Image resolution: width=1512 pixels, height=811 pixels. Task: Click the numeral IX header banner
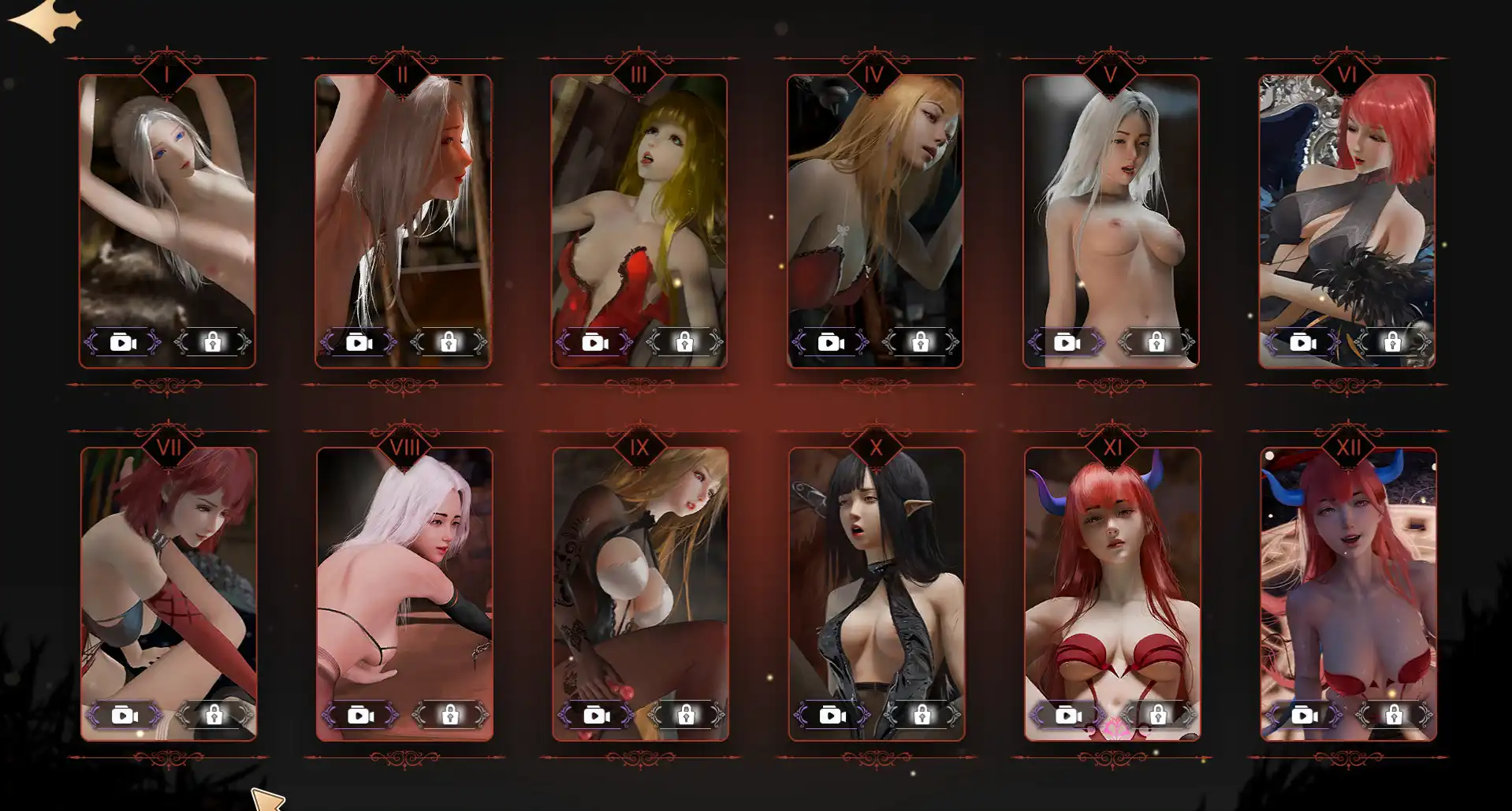639,447
